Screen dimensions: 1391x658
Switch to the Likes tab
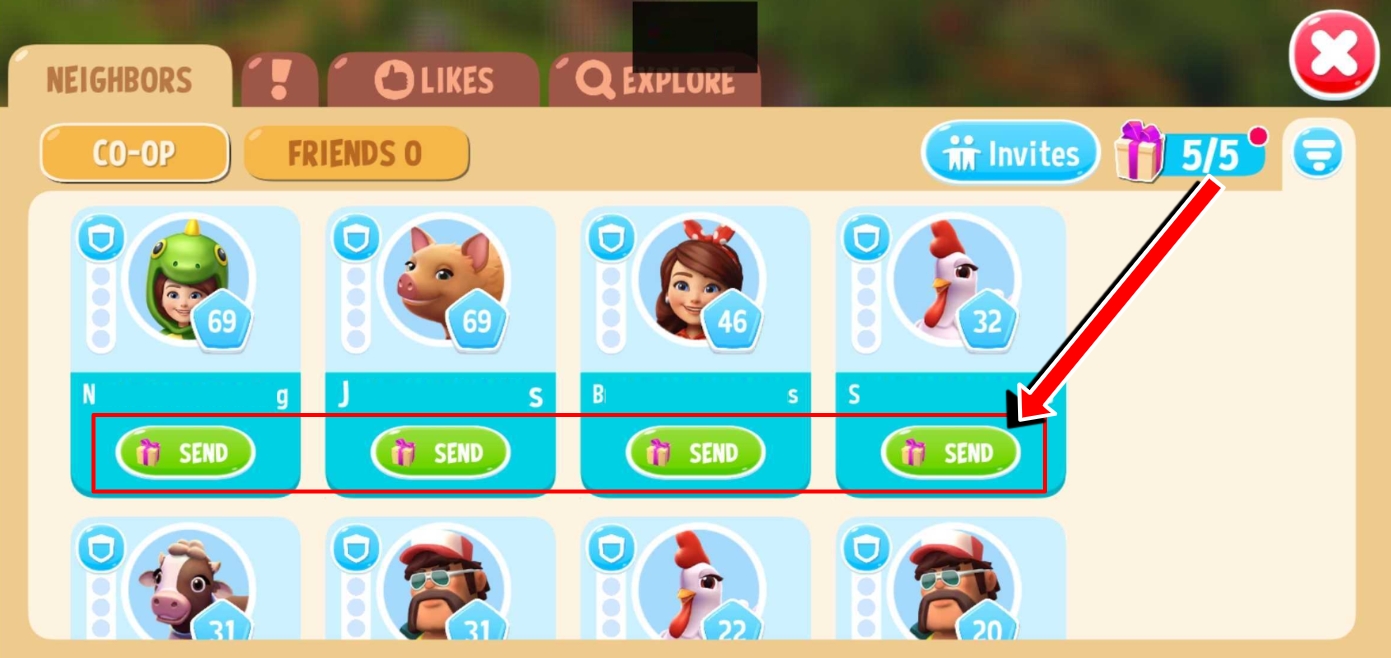pos(435,81)
